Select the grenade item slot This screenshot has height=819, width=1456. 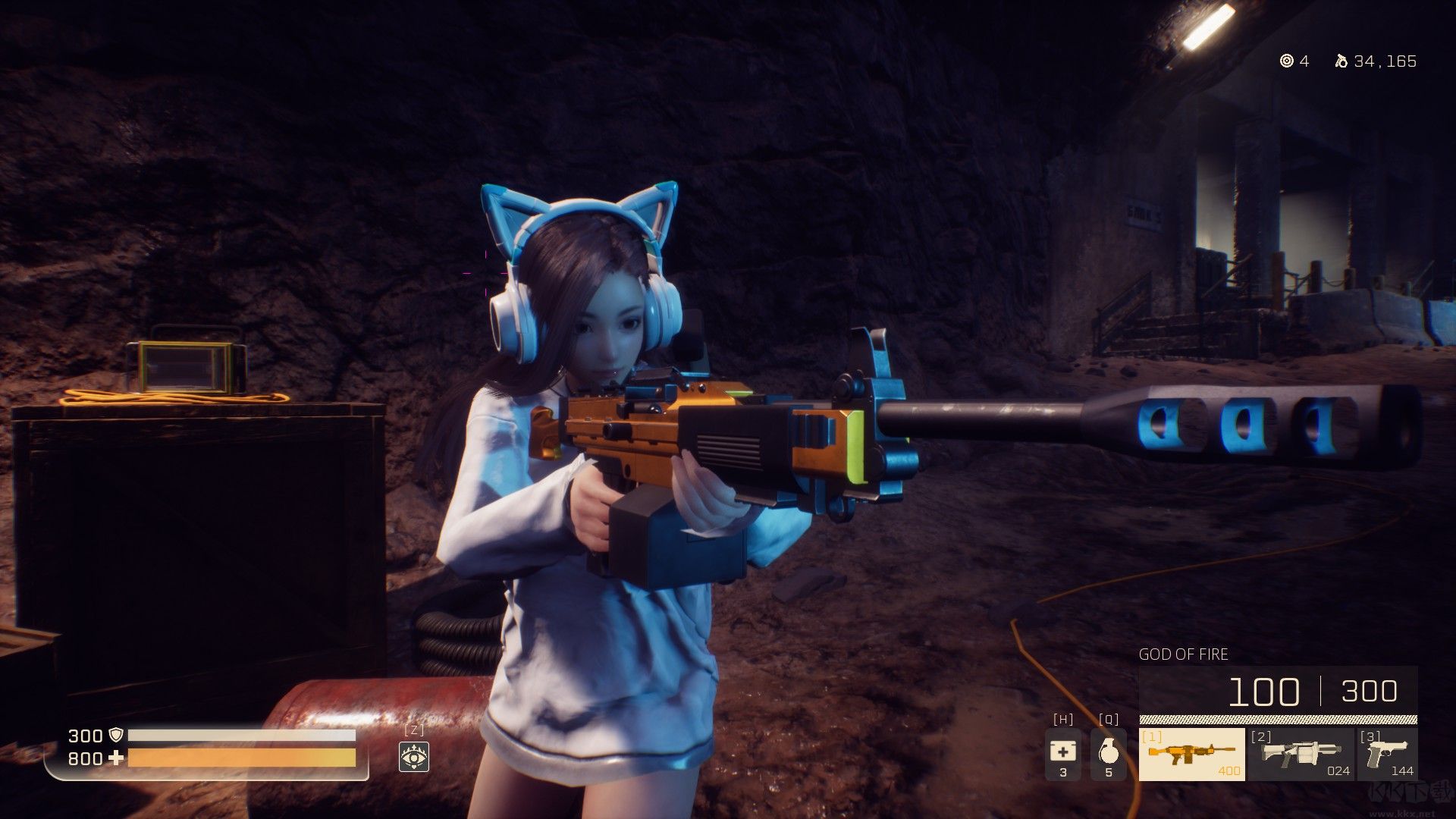[1108, 754]
